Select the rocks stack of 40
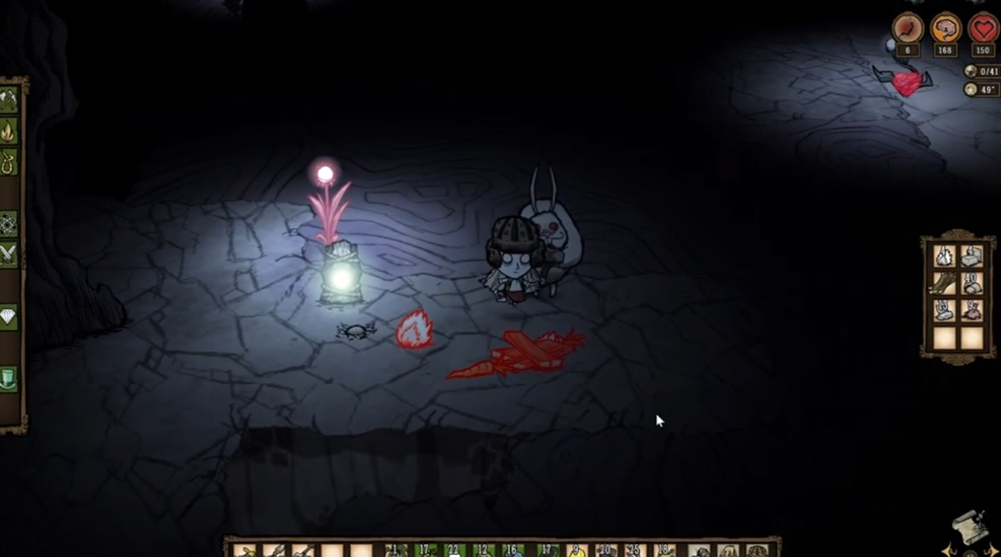The height and width of the screenshot is (557, 1001). pyautogui.click(x=971, y=284)
